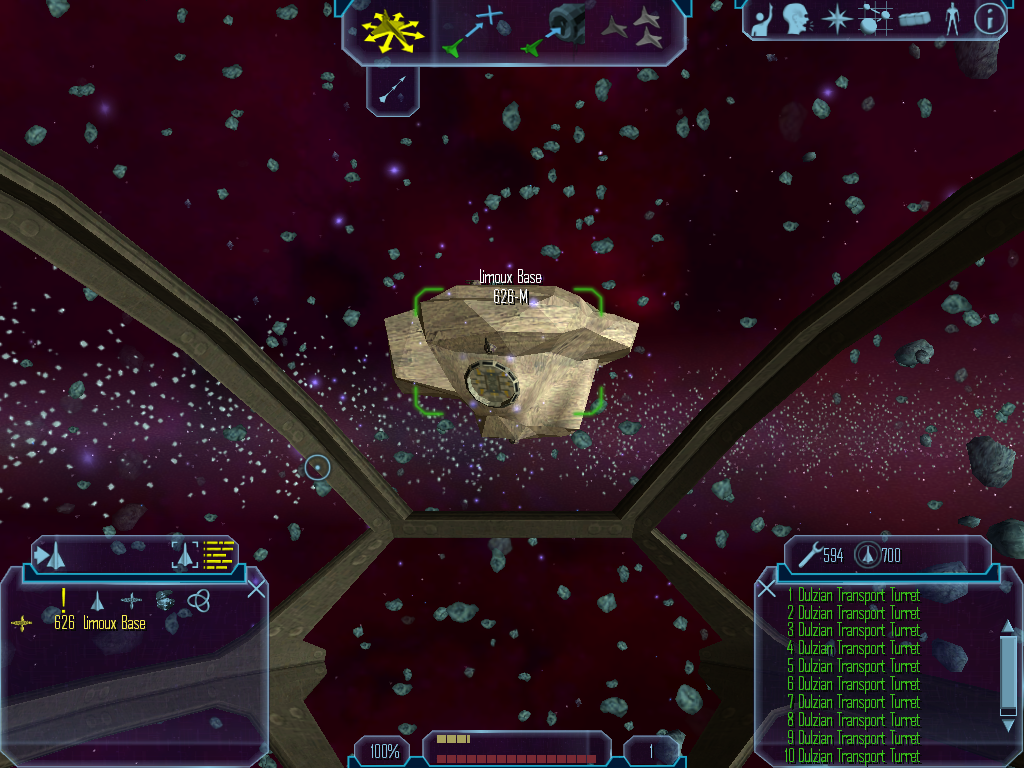The width and height of the screenshot is (1024, 768).
Task: Choose the green ship-to-crosshair command icon
Action: (x=473, y=29)
